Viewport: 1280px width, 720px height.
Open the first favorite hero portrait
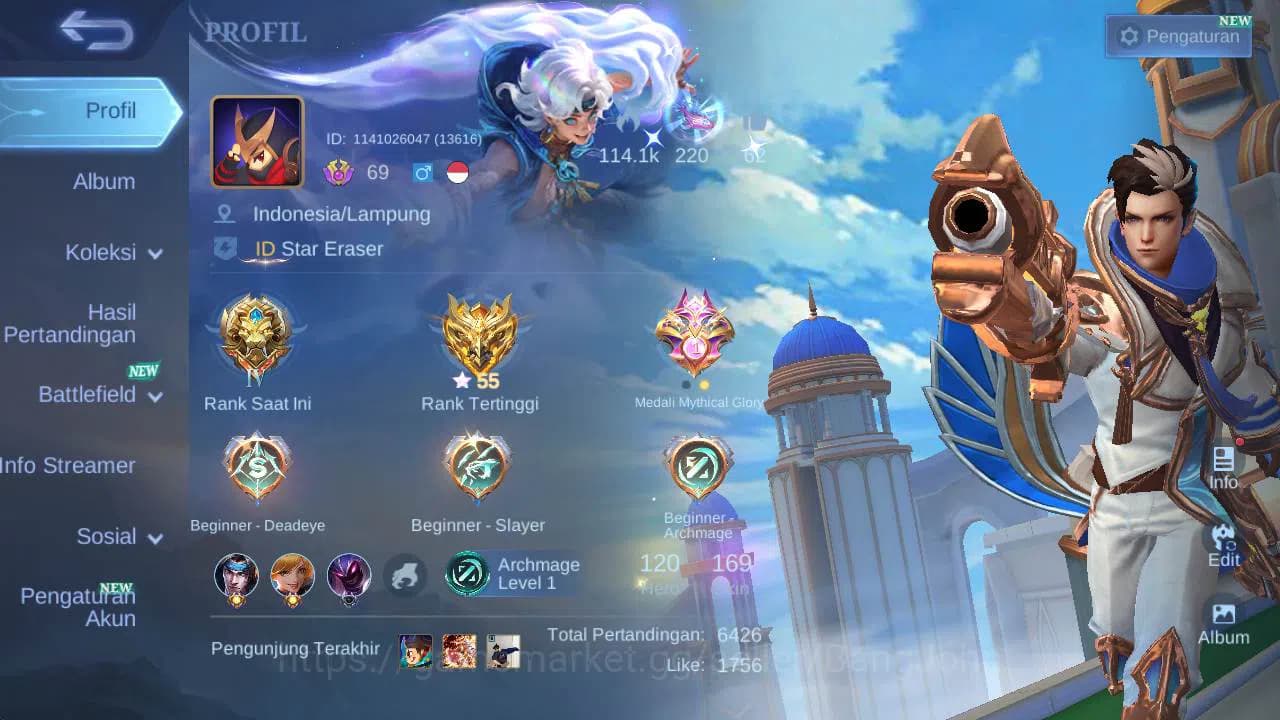pyautogui.click(x=237, y=576)
